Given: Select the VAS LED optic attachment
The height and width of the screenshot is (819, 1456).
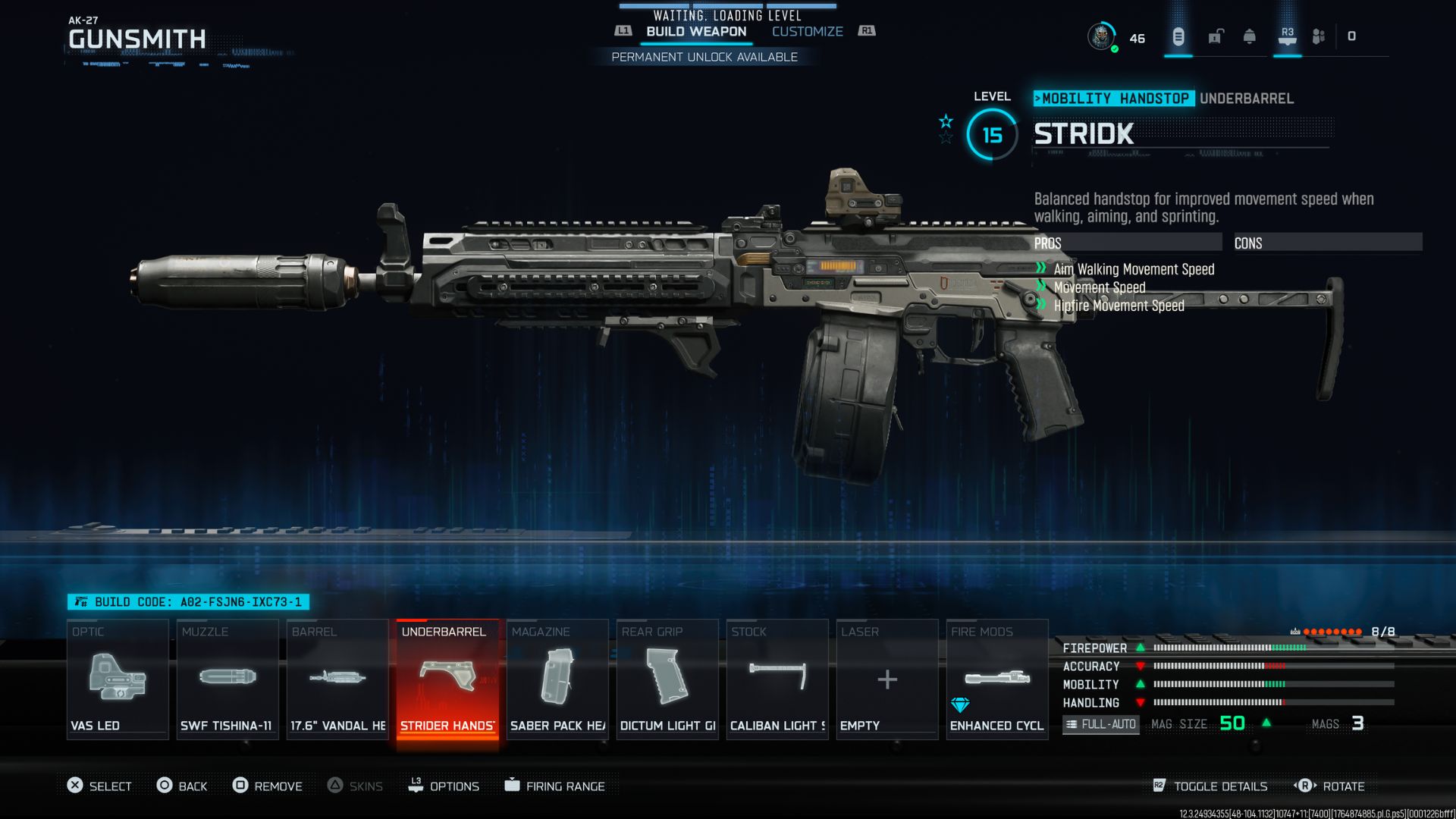Looking at the screenshot, I should point(118,679).
